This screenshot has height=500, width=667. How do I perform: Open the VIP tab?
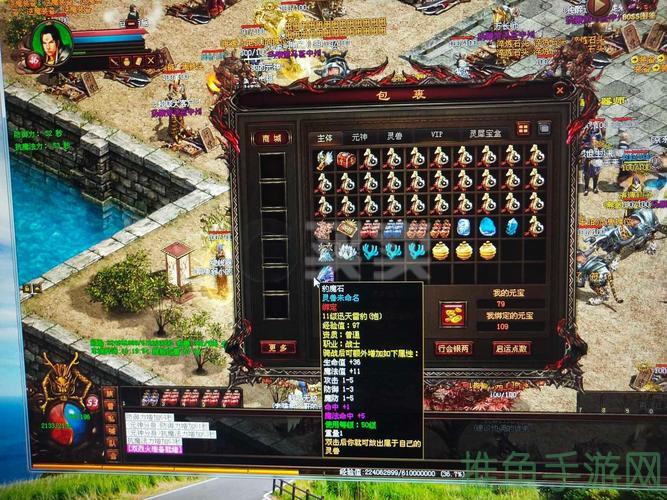point(436,134)
